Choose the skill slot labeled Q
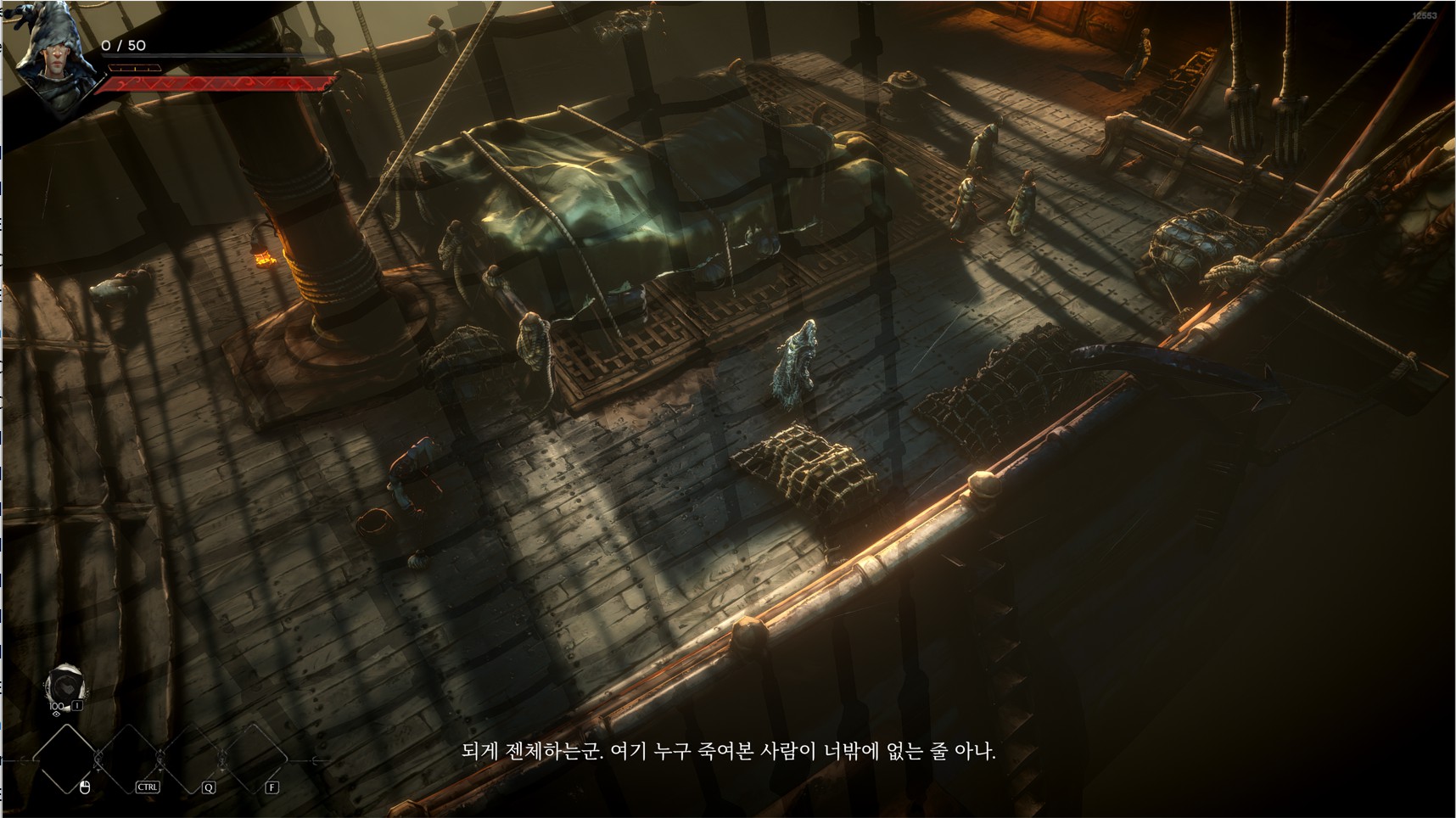Image resolution: width=1456 pixels, height=818 pixels. coord(192,759)
